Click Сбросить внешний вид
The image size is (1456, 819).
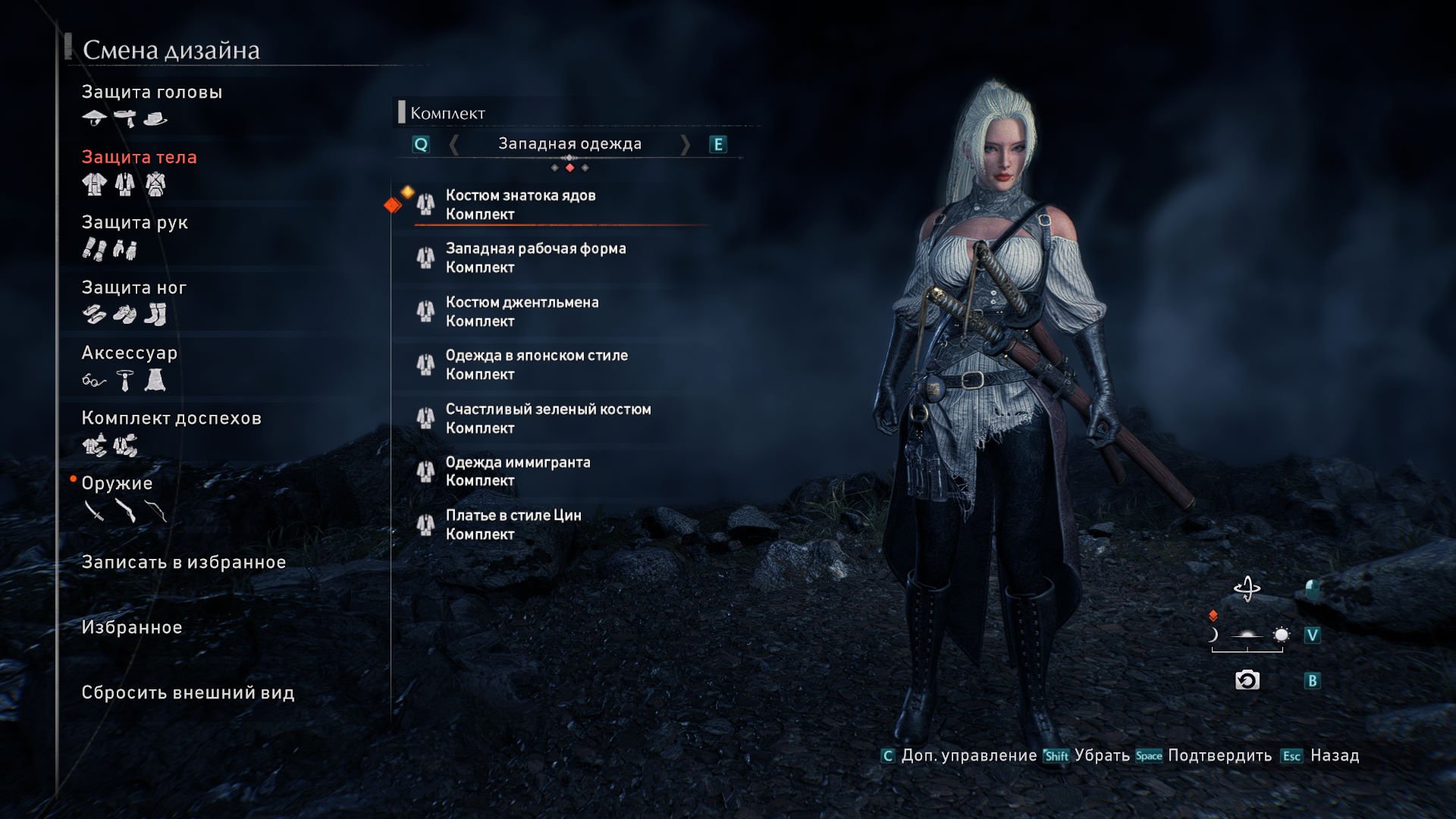187,693
